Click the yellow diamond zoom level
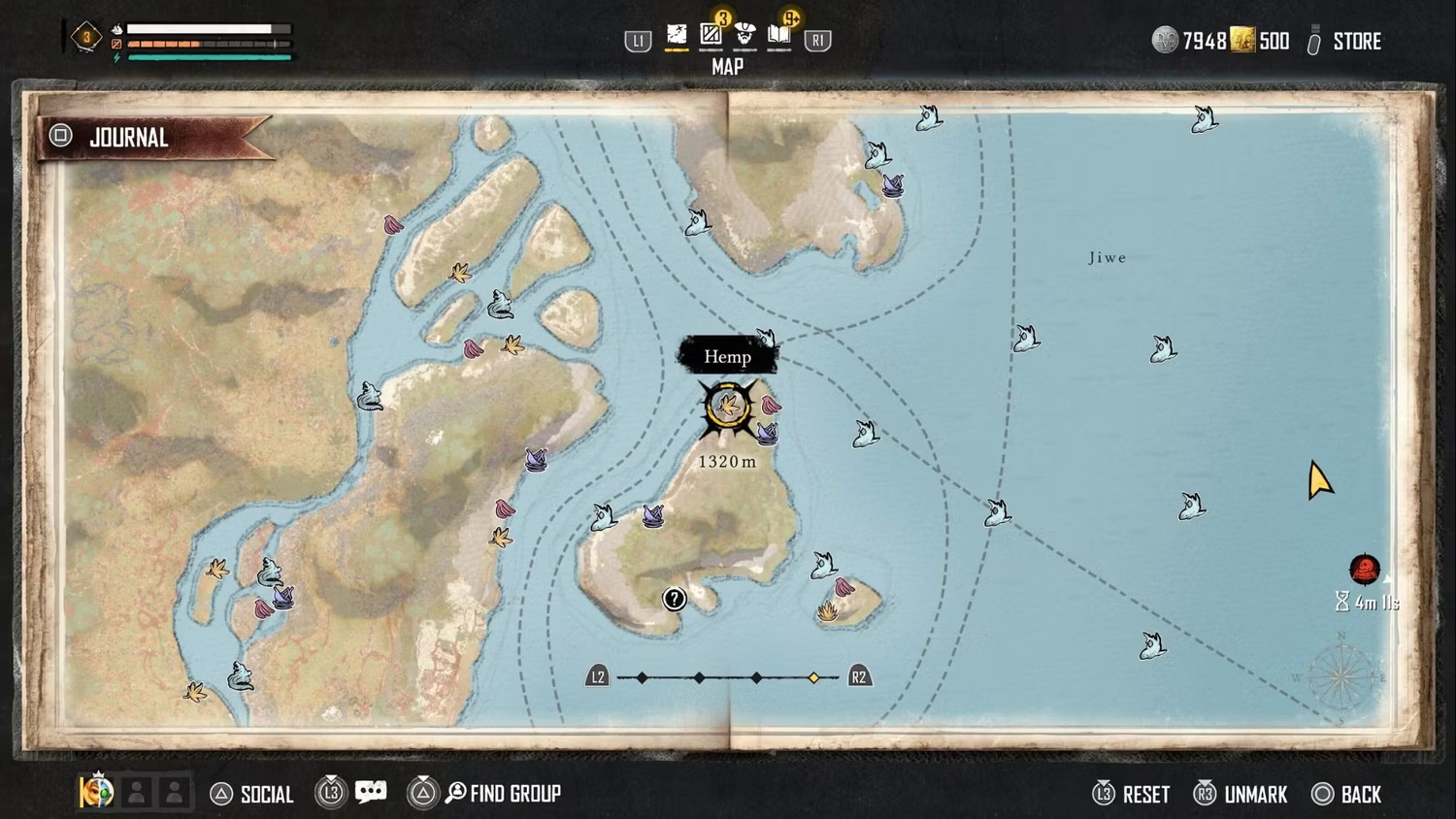 pyautogui.click(x=813, y=677)
